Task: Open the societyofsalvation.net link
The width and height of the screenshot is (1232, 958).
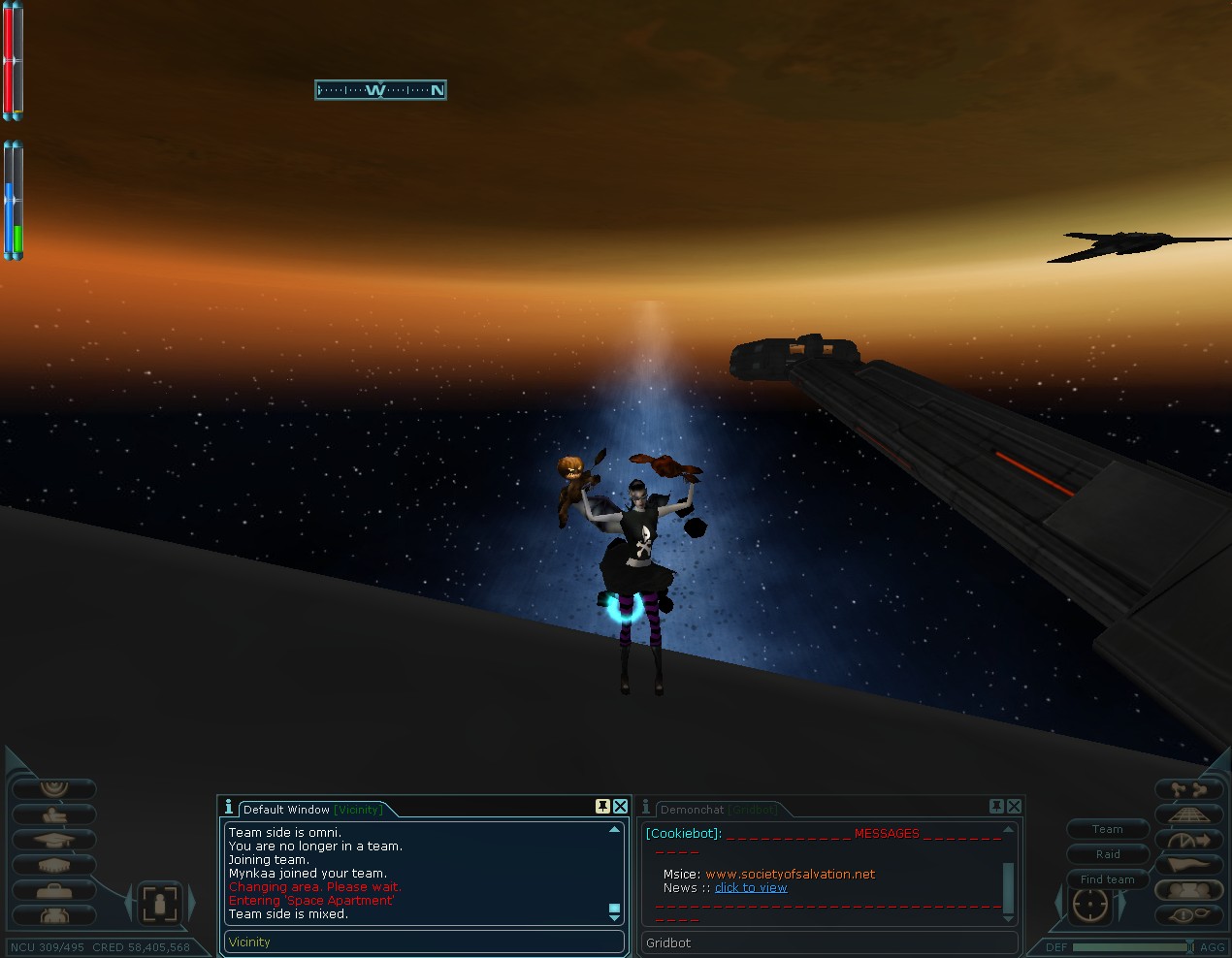Action: click(x=790, y=874)
